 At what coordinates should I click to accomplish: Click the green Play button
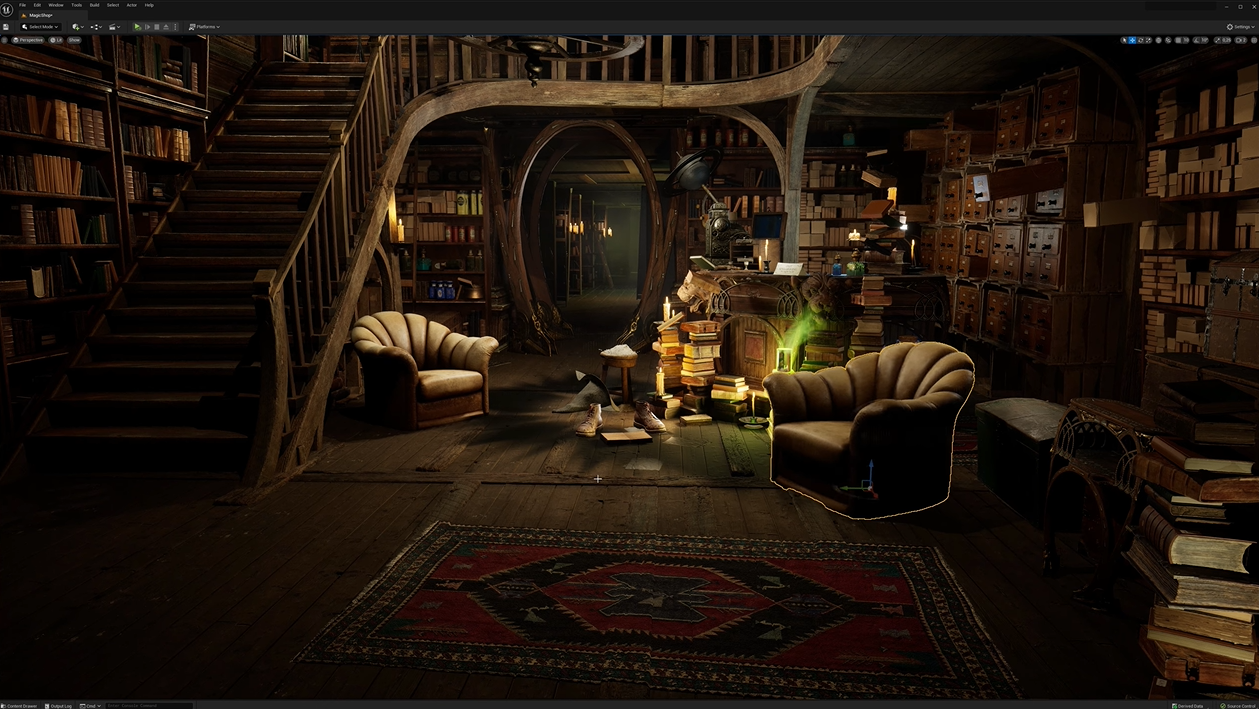pos(137,27)
